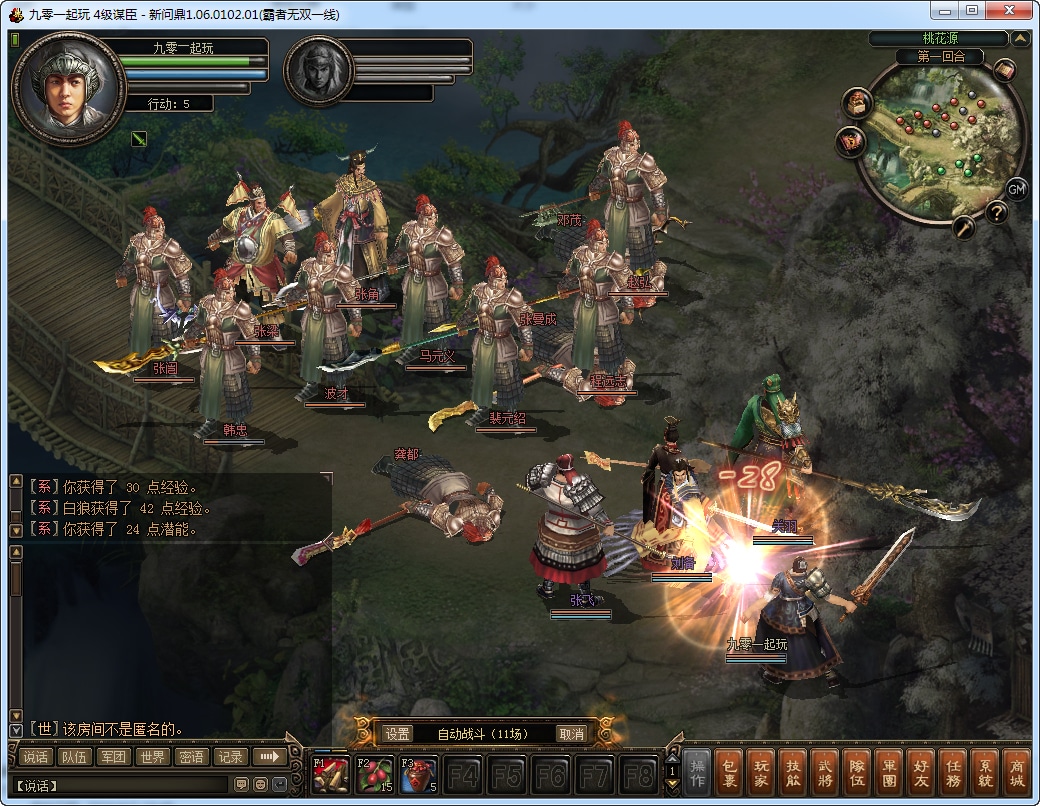Use the F3 red jar hotbar item

click(x=418, y=774)
